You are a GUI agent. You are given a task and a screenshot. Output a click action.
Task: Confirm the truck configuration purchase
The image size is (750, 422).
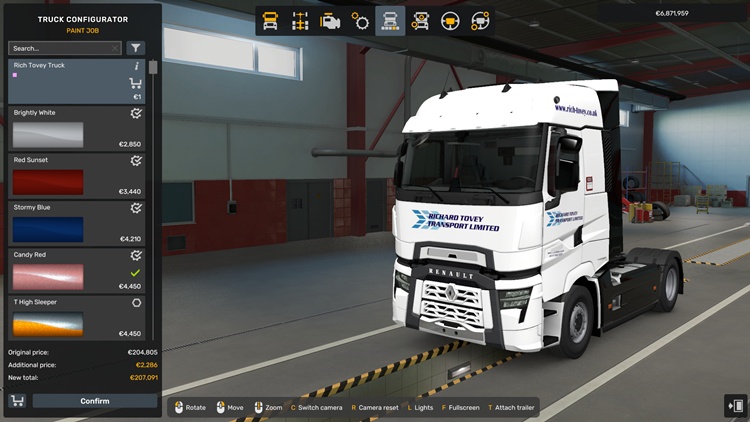point(95,401)
